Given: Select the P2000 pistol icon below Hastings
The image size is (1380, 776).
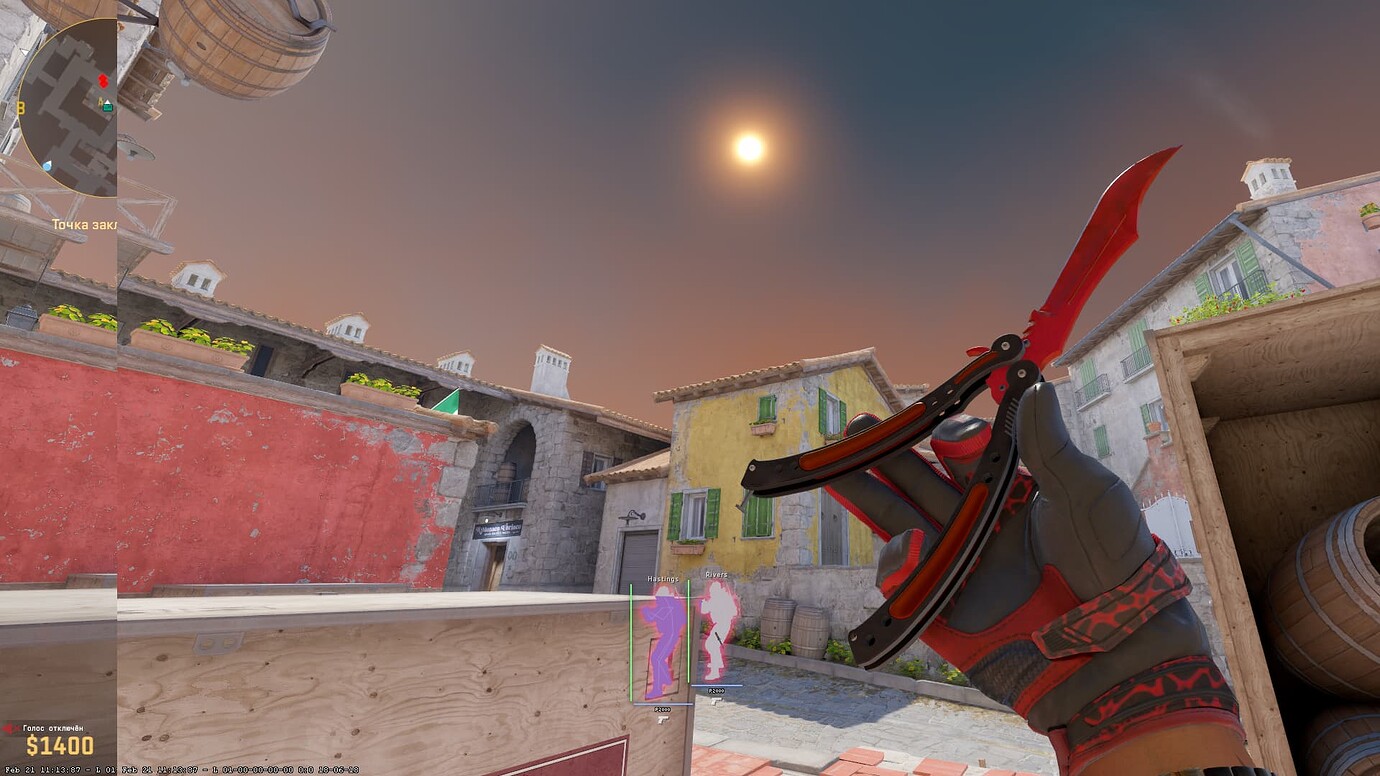Looking at the screenshot, I should (661, 718).
